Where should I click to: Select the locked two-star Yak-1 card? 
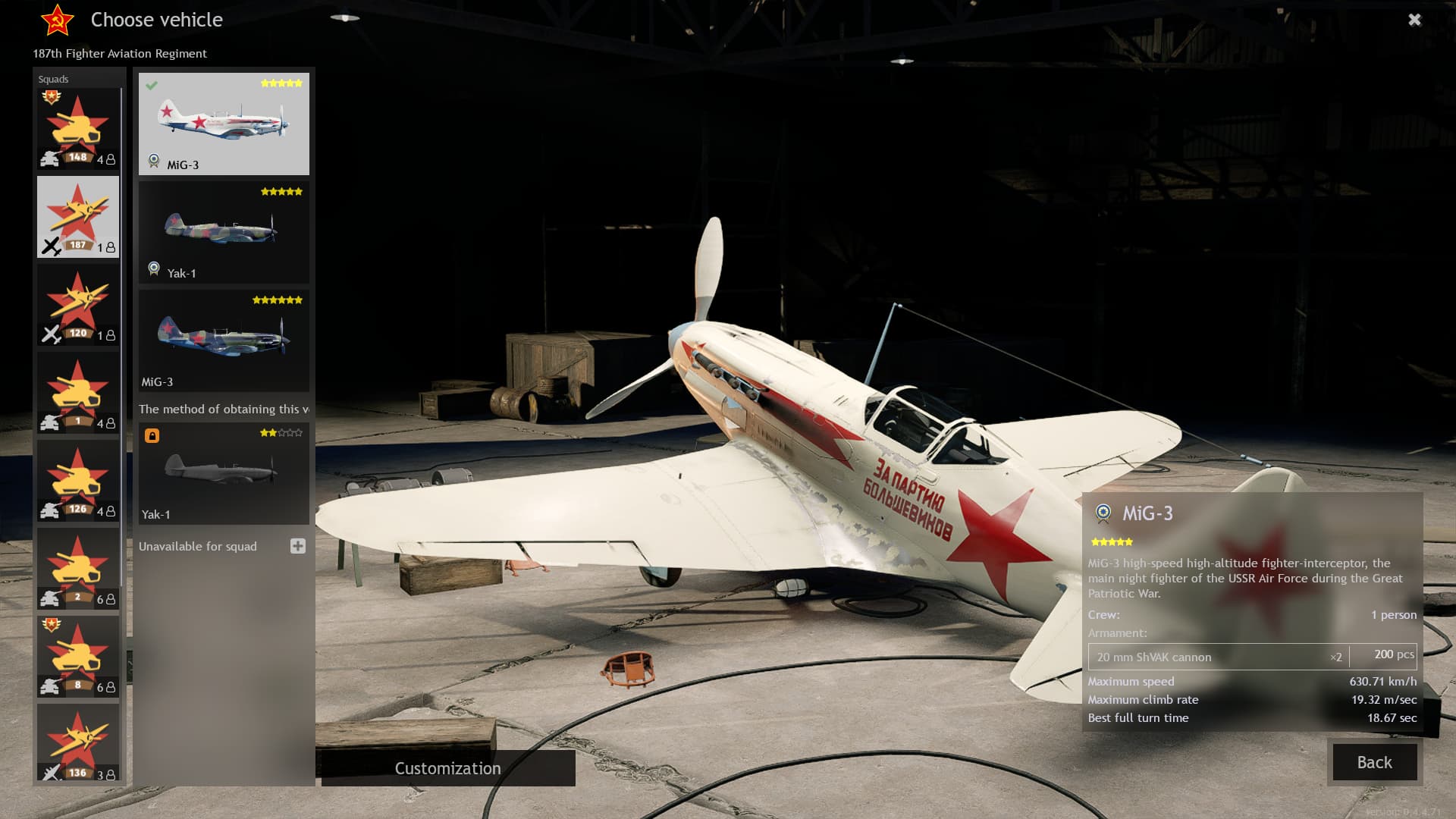[224, 474]
